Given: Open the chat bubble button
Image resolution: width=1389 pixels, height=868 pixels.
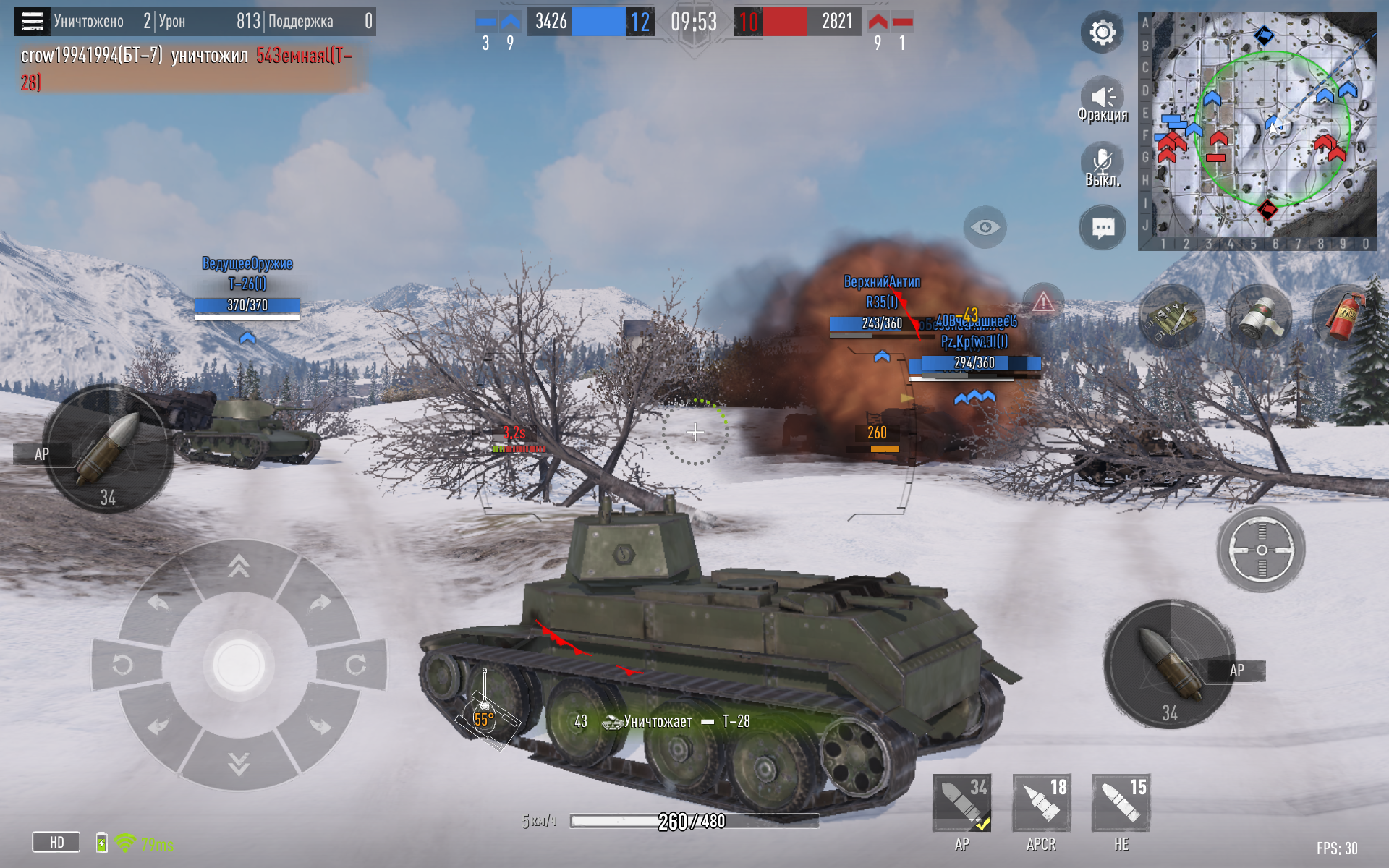Looking at the screenshot, I should tap(1103, 229).
